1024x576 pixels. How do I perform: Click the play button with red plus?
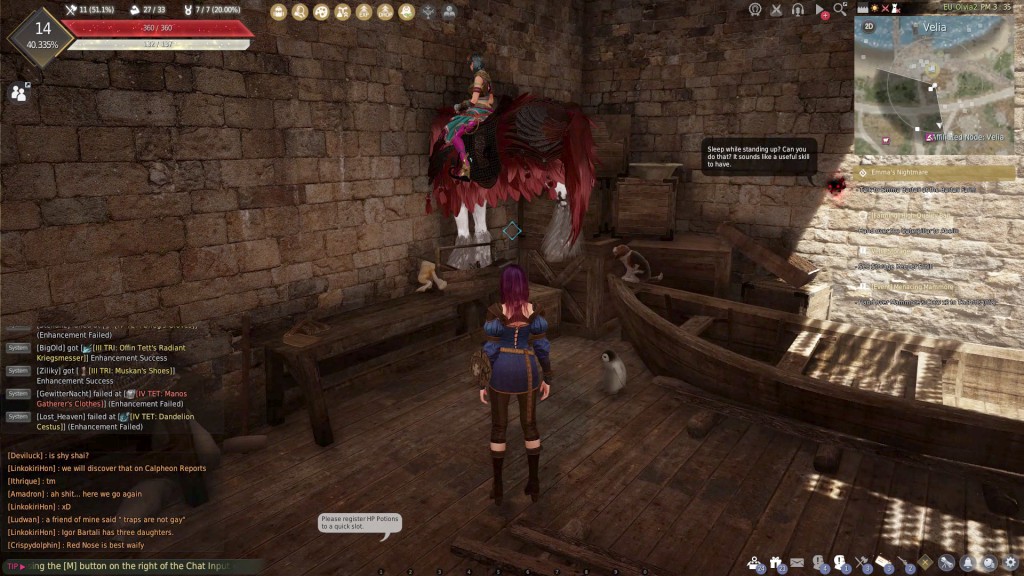click(820, 10)
